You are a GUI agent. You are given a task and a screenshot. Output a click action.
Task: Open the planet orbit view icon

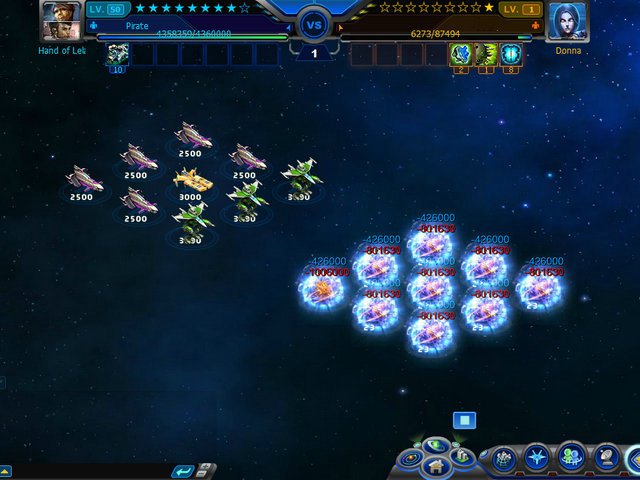point(435,444)
